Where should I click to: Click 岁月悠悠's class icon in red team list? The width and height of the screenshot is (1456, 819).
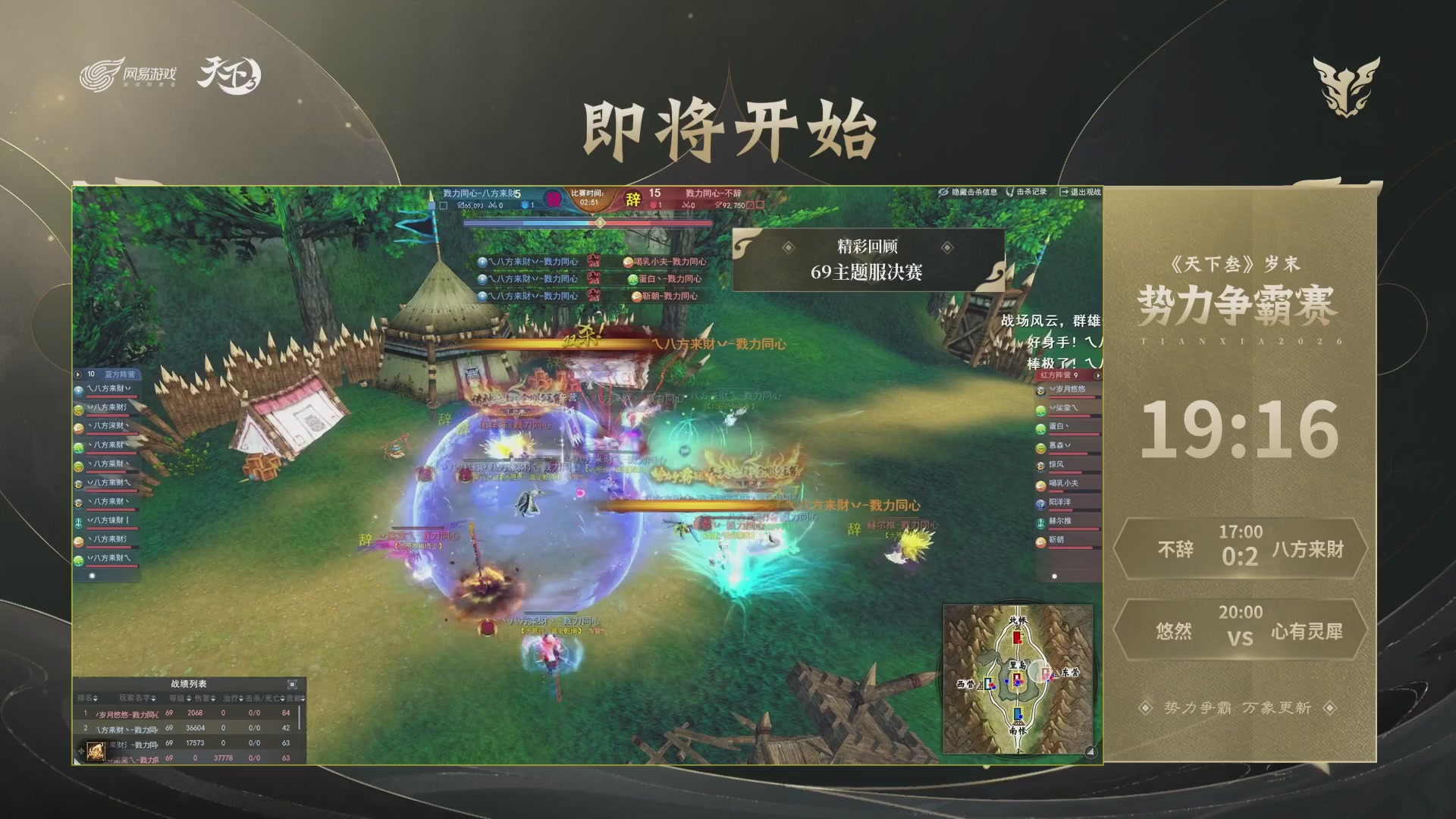click(x=1040, y=391)
